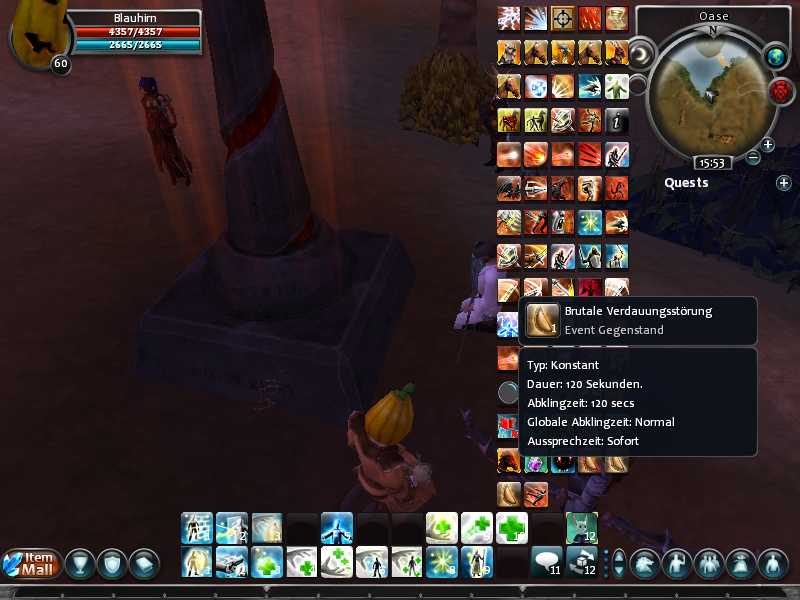Open the shield menu button near Item Mall

(x=113, y=564)
